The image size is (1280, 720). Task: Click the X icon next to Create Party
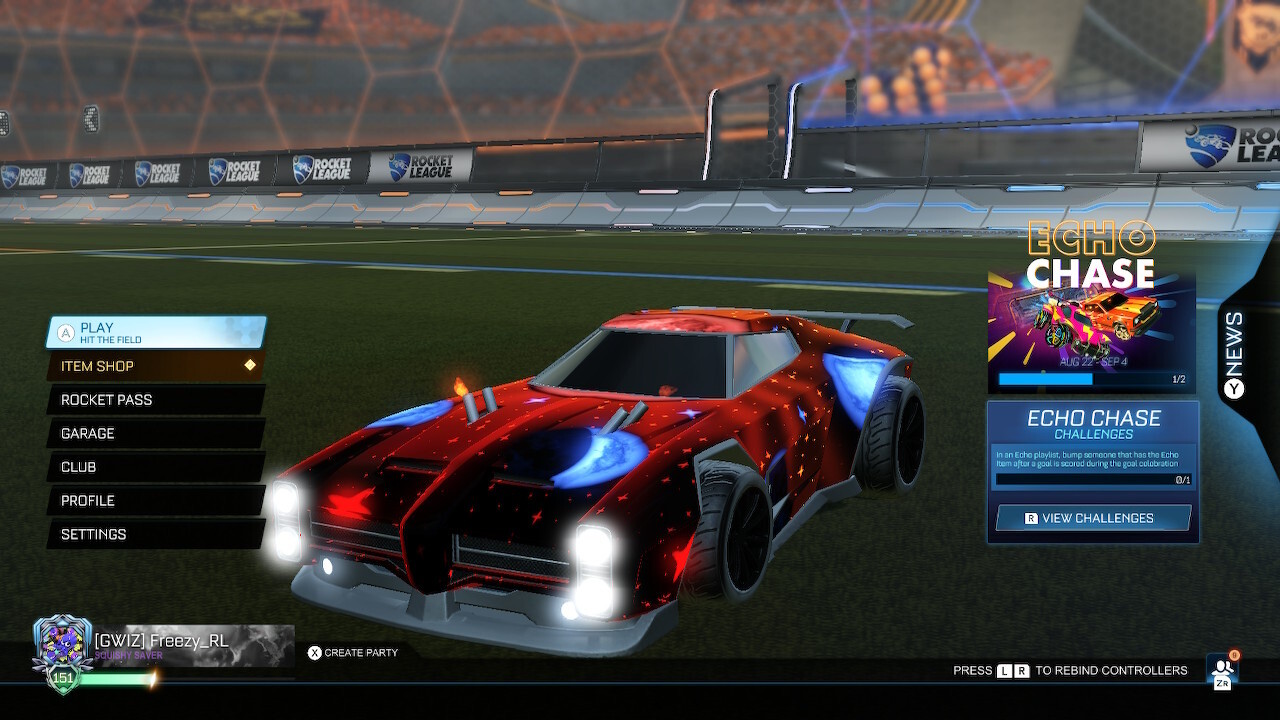click(x=315, y=652)
